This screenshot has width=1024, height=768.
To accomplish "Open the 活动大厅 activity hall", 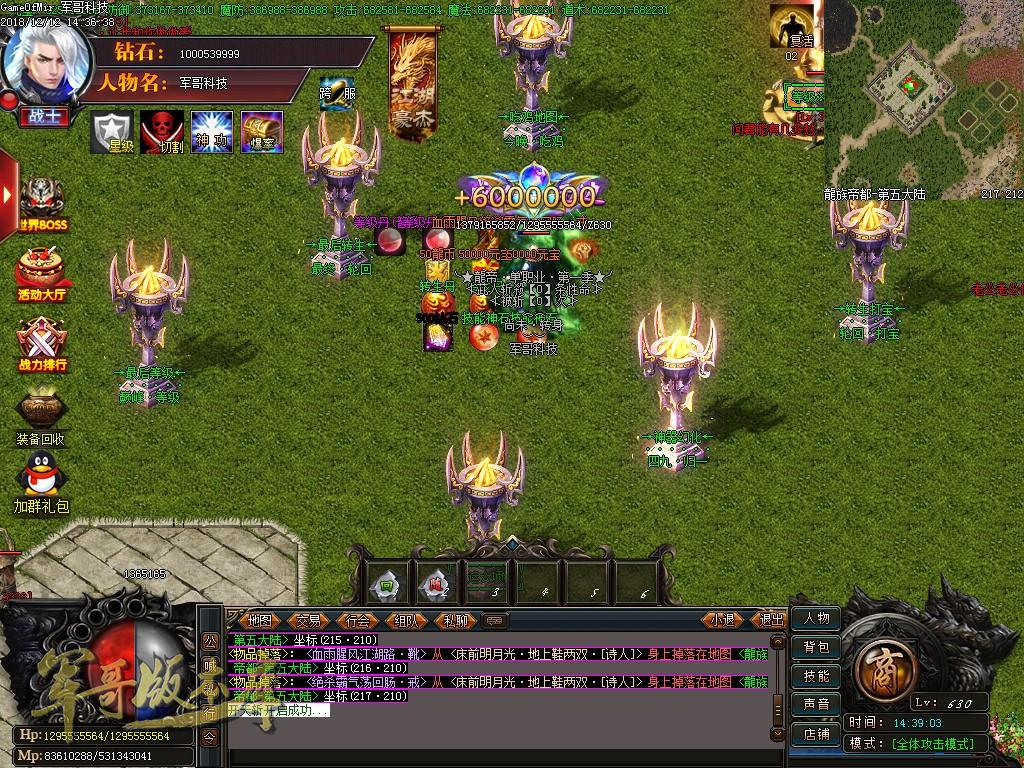I will (42, 273).
